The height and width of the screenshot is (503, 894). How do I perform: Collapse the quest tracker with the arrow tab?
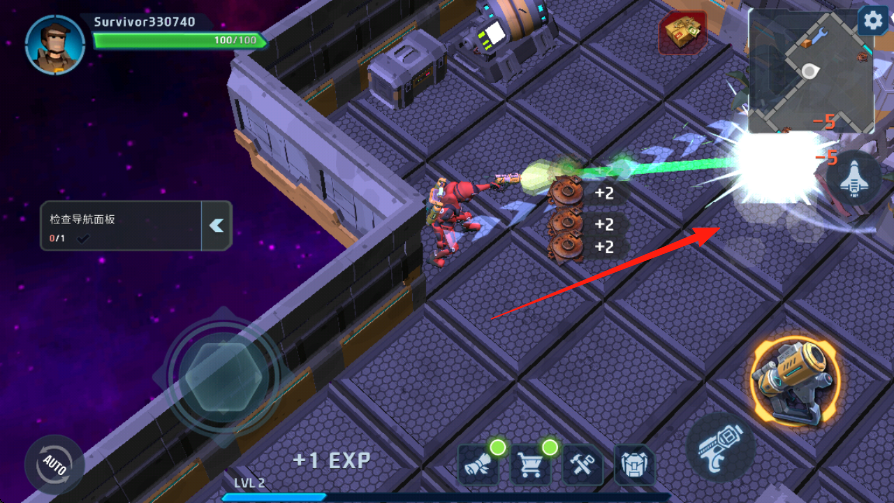(x=217, y=226)
